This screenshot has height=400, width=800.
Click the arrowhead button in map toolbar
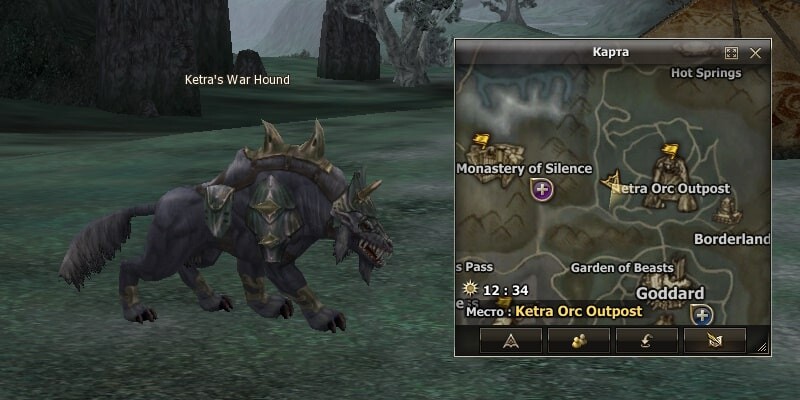click(511, 341)
